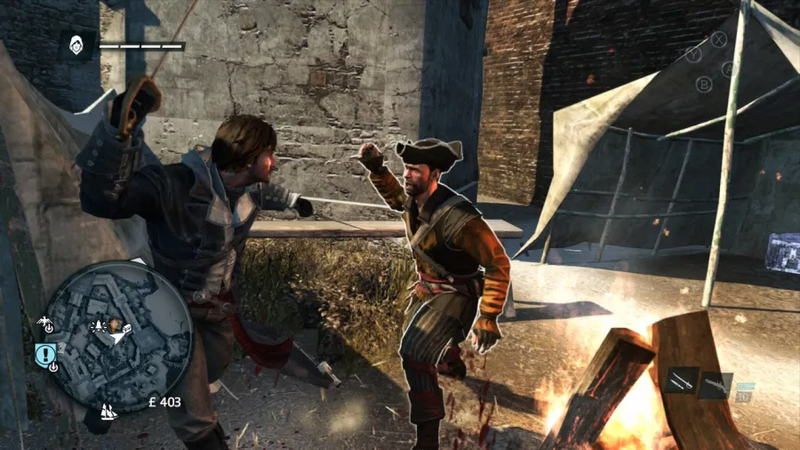The width and height of the screenshot is (800, 450).
Task: Click the circular minimap
Action: pyautogui.click(x=119, y=335)
